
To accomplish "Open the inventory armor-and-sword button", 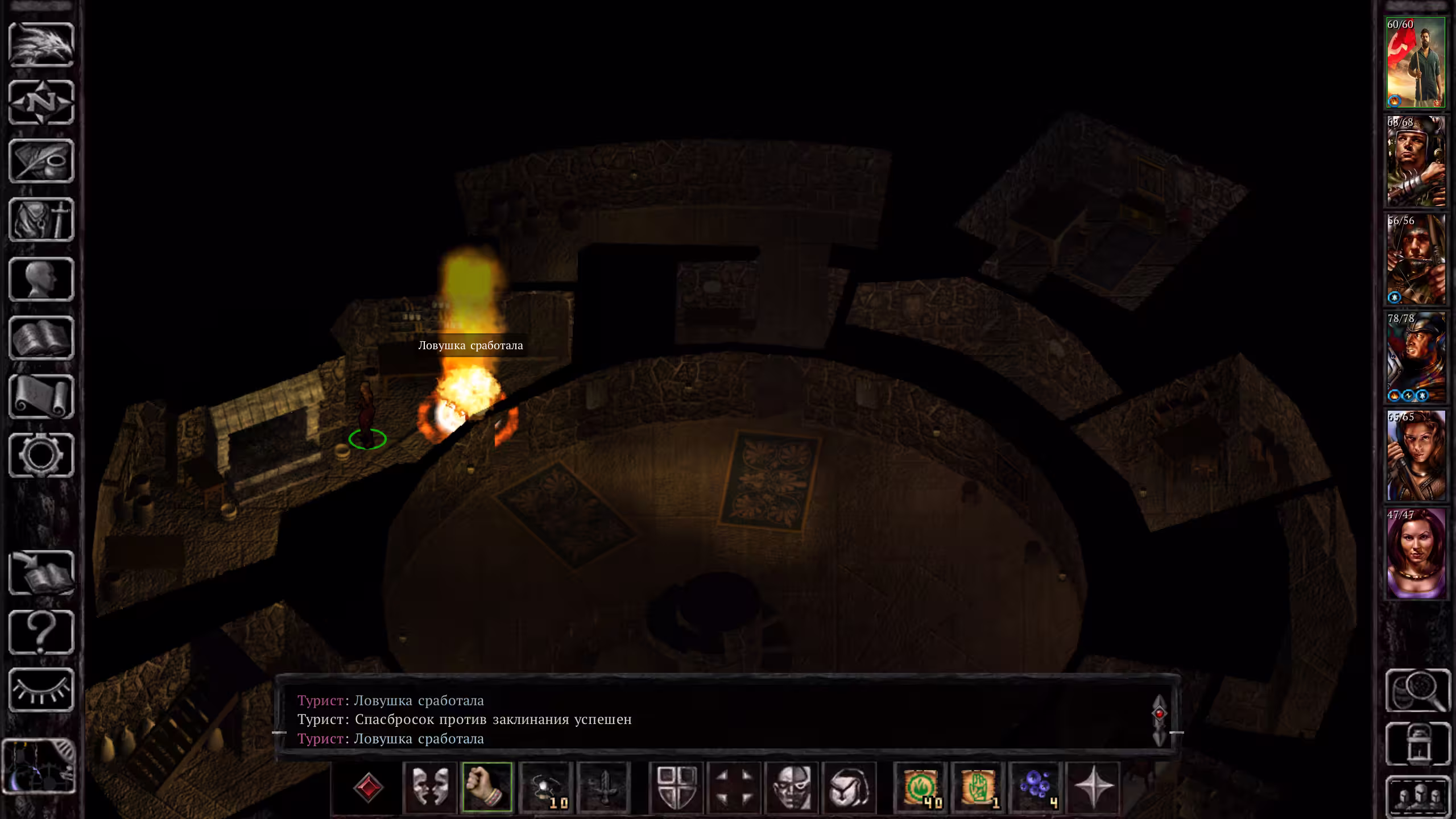I will (x=42, y=220).
